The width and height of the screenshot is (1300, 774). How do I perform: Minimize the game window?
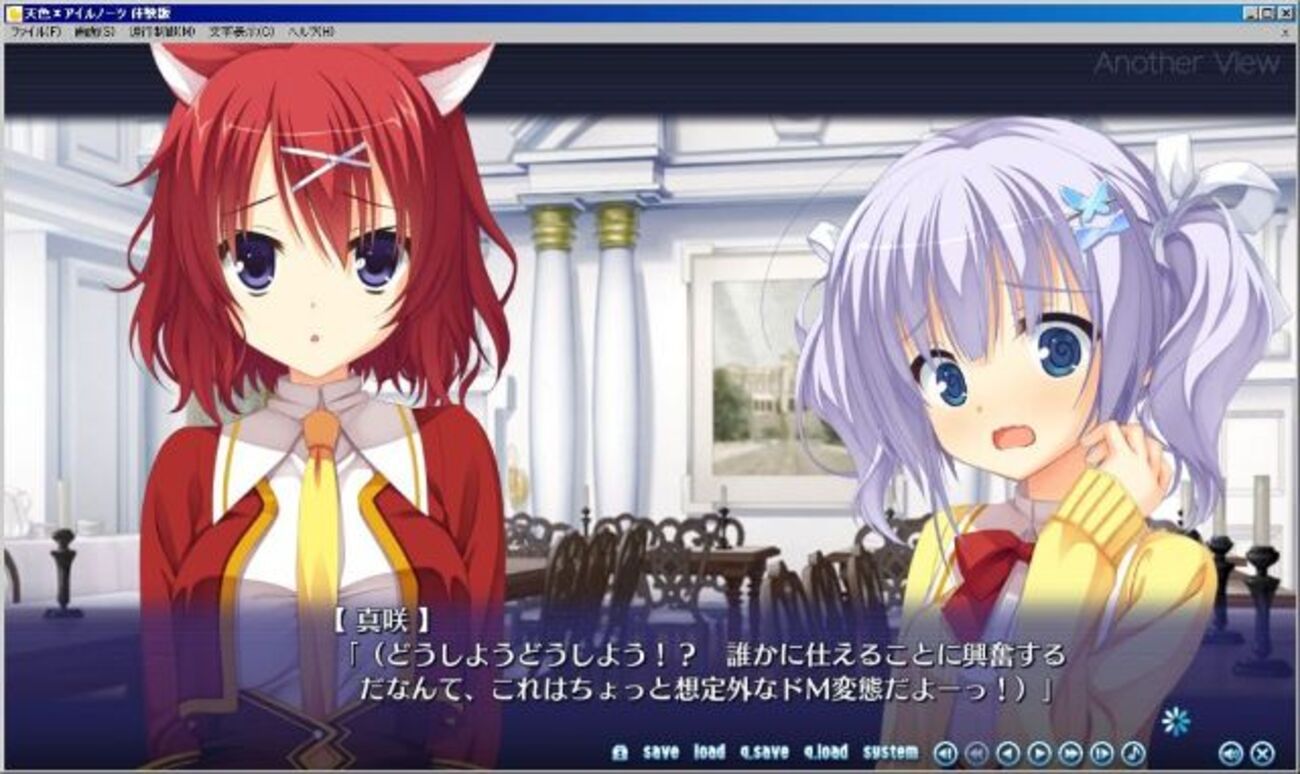1252,13
